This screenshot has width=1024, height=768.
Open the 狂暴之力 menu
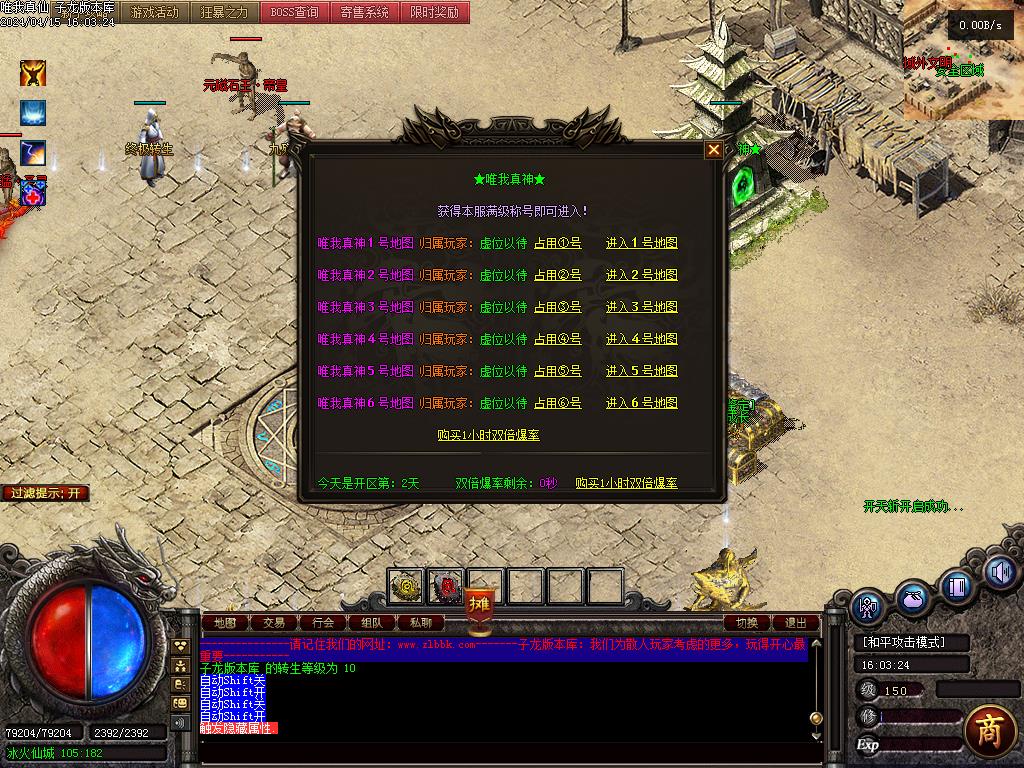[225, 13]
